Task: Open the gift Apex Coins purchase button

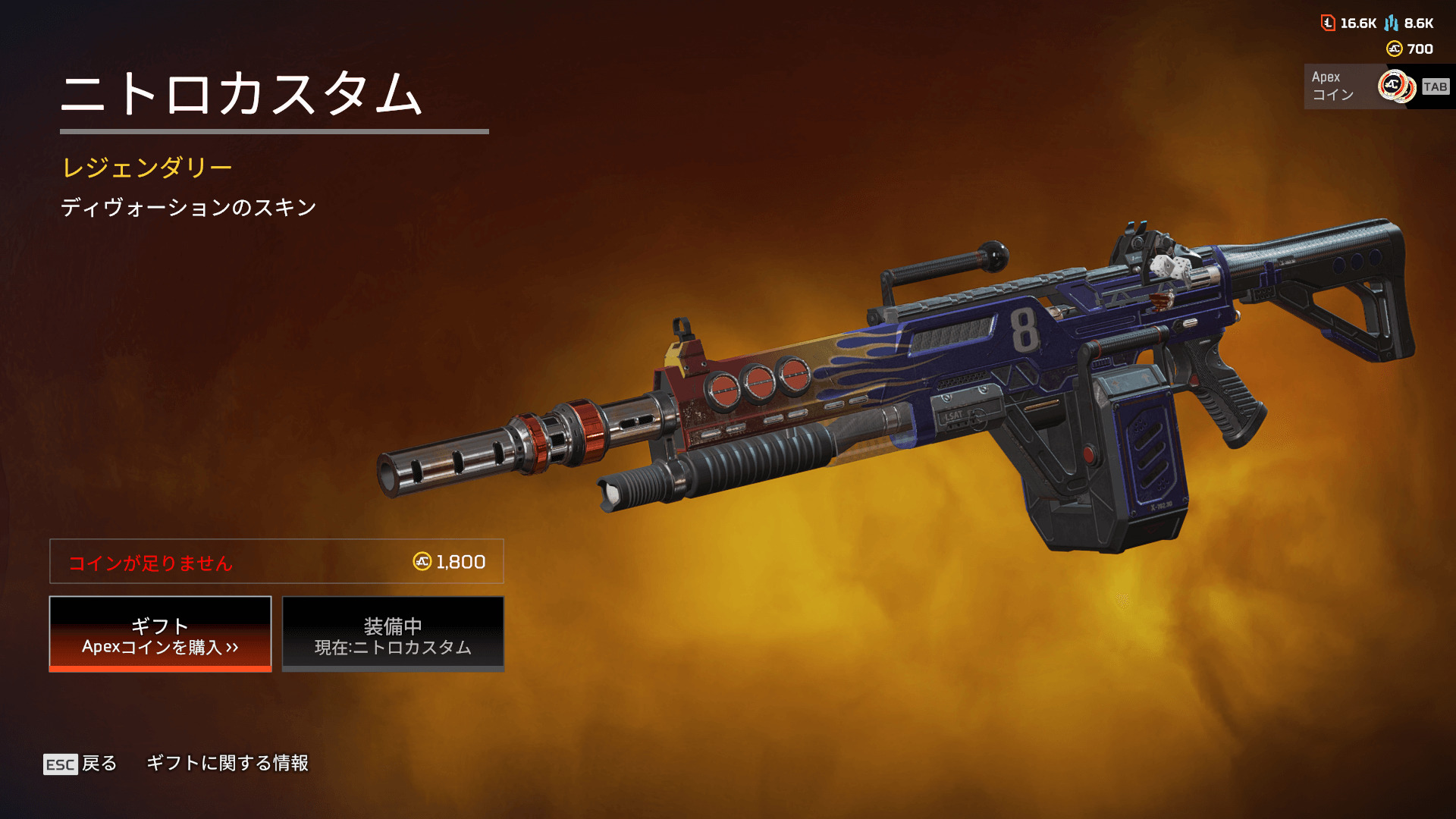Action: (x=160, y=634)
